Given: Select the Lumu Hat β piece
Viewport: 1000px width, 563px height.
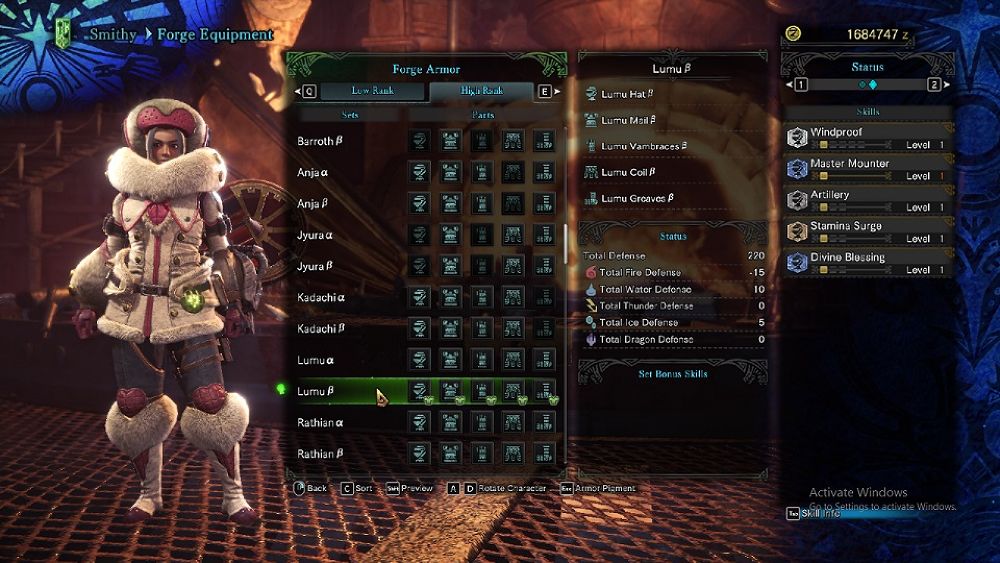Looking at the screenshot, I should tap(627, 94).
